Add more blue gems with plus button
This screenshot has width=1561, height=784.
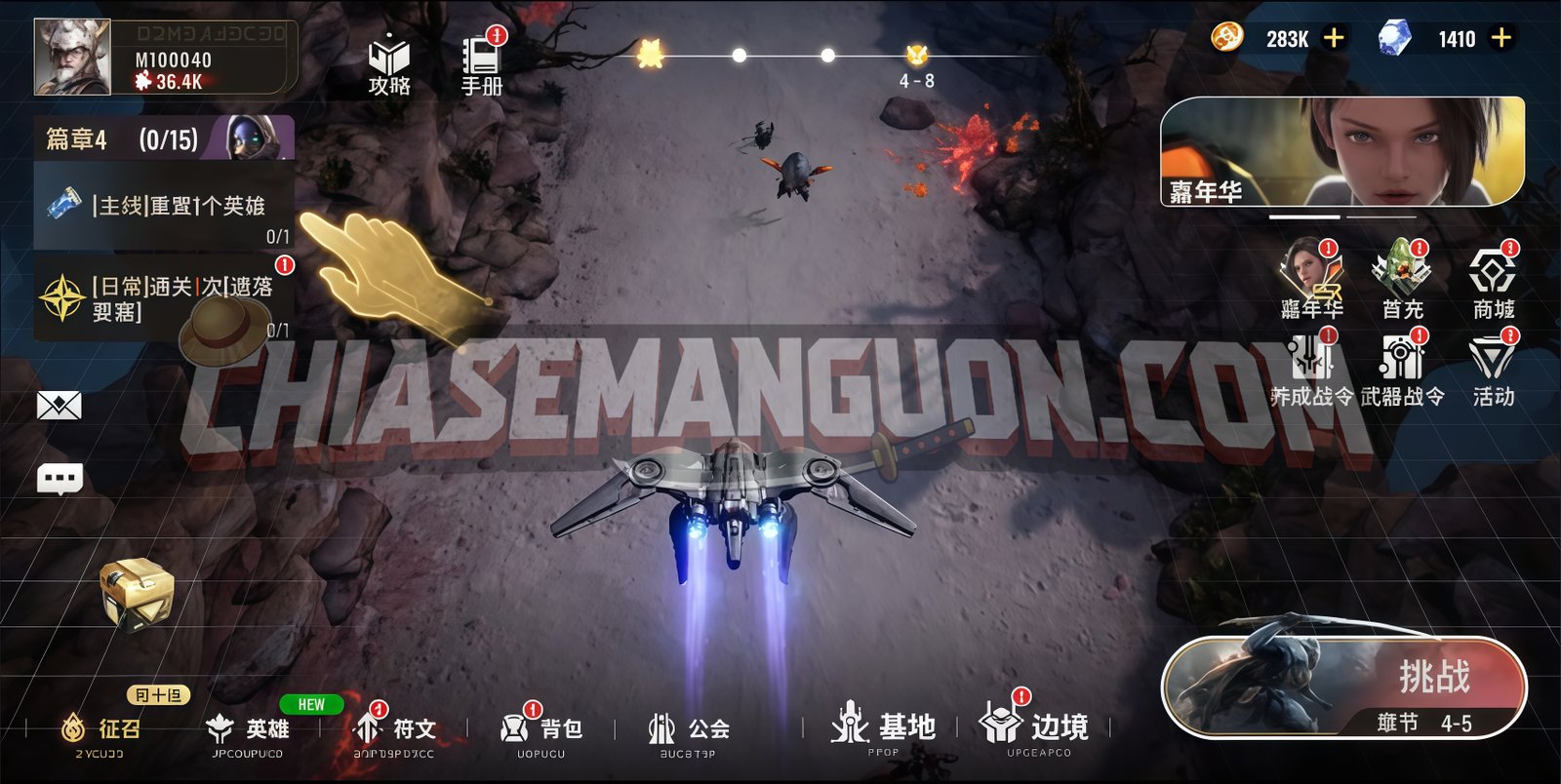click(1501, 38)
